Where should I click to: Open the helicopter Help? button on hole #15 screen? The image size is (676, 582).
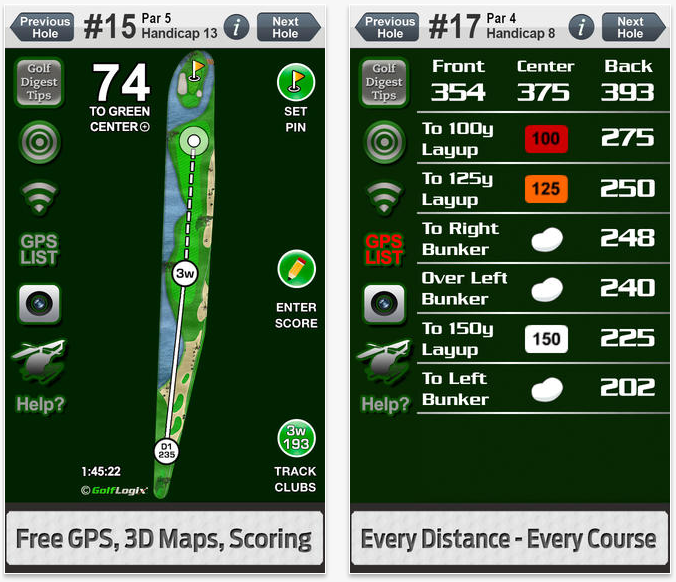click(x=39, y=377)
